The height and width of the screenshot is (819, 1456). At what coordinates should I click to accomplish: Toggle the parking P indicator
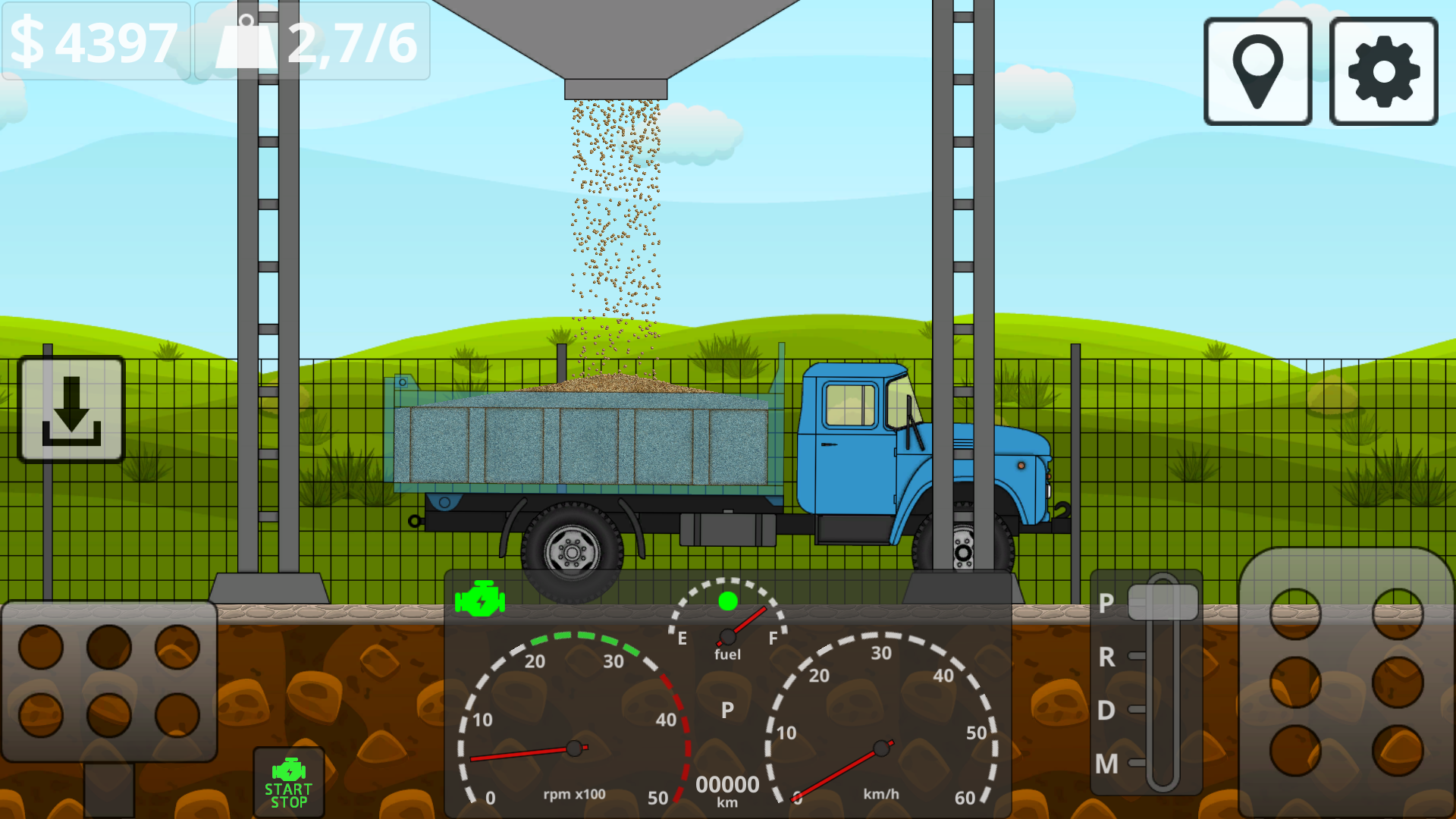click(x=726, y=711)
